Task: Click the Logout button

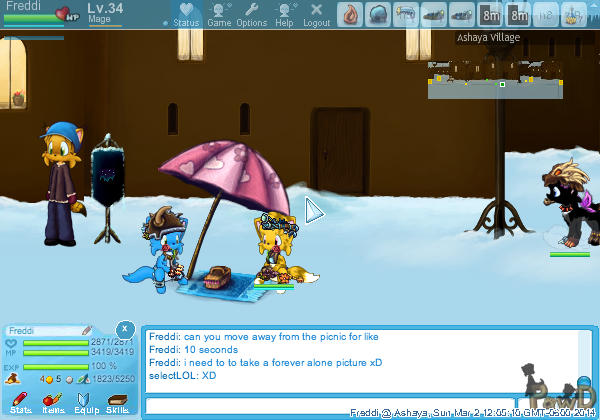Action: click(x=316, y=14)
